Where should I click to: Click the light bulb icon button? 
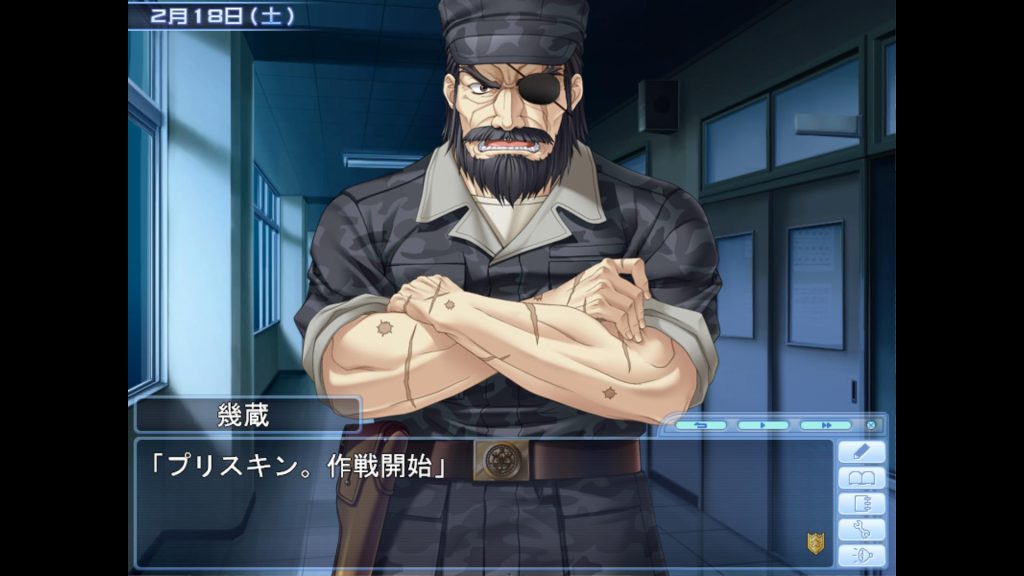(x=861, y=555)
